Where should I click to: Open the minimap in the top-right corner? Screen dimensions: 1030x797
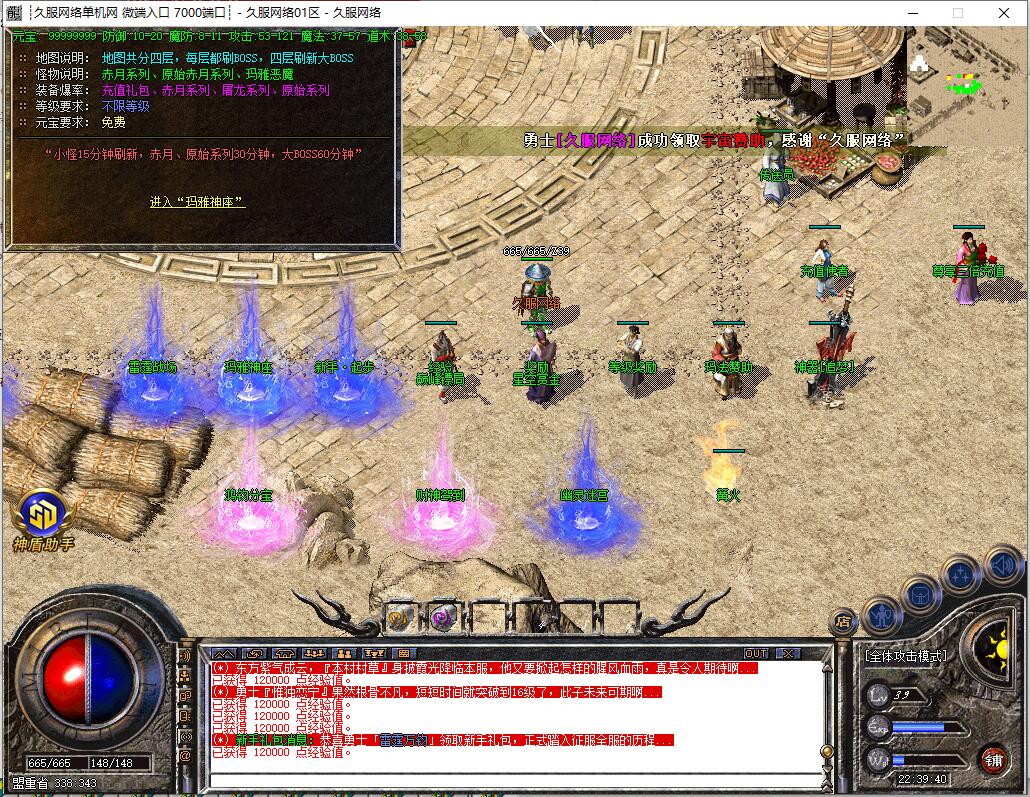pos(965,75)
